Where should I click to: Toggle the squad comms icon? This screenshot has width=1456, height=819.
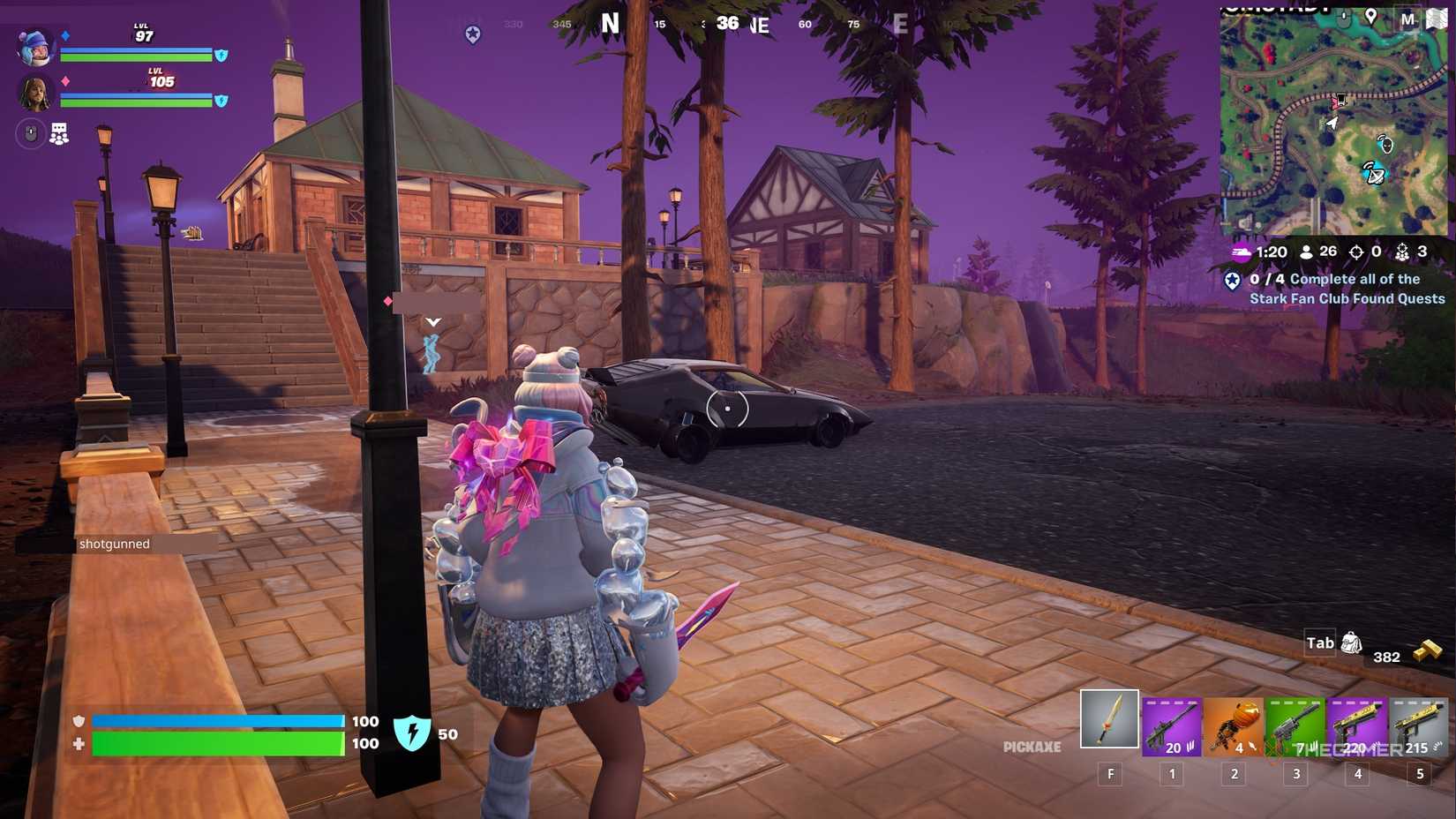click(58, 133)
